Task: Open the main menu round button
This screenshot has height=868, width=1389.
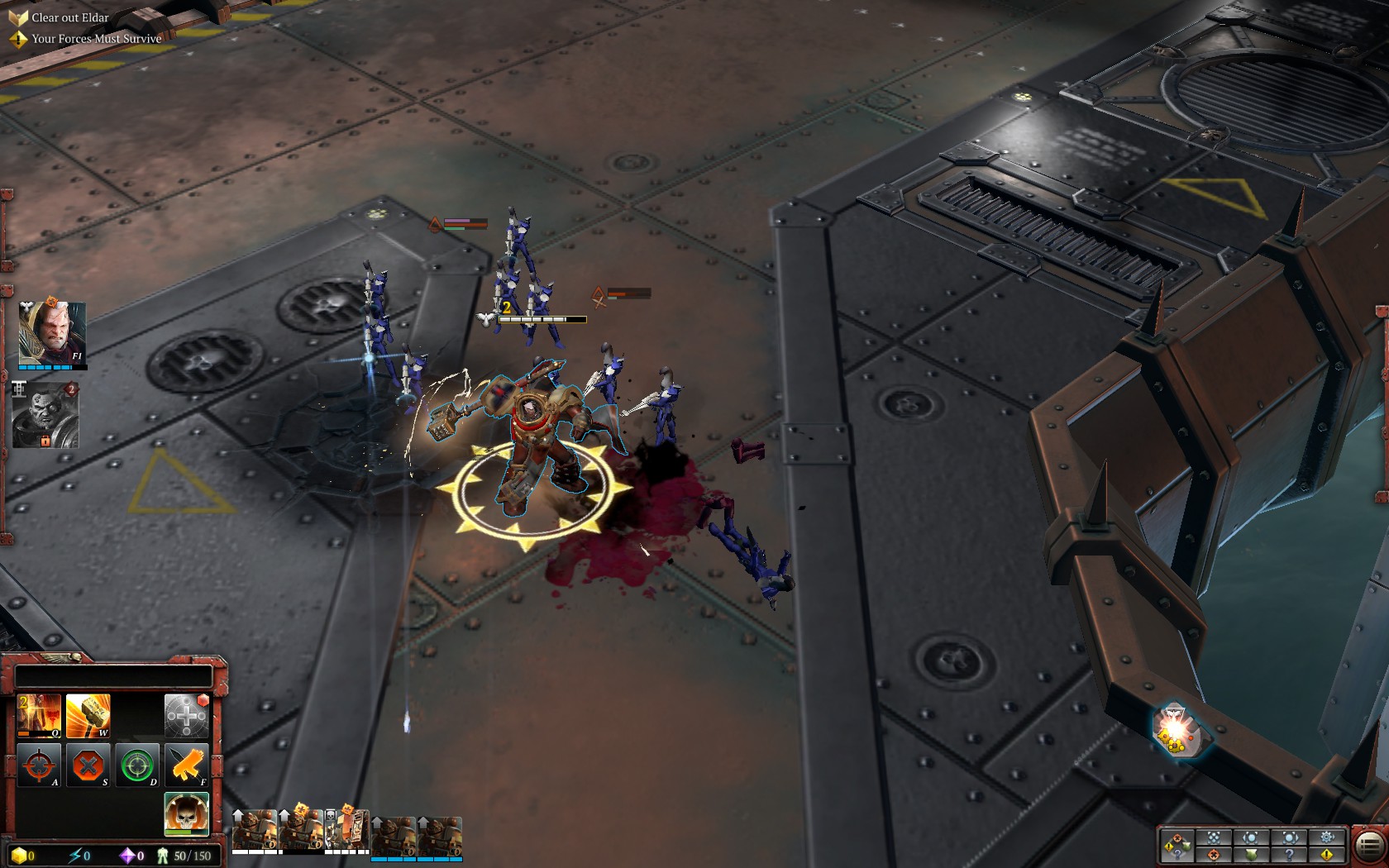Action: coord(1368,845)
